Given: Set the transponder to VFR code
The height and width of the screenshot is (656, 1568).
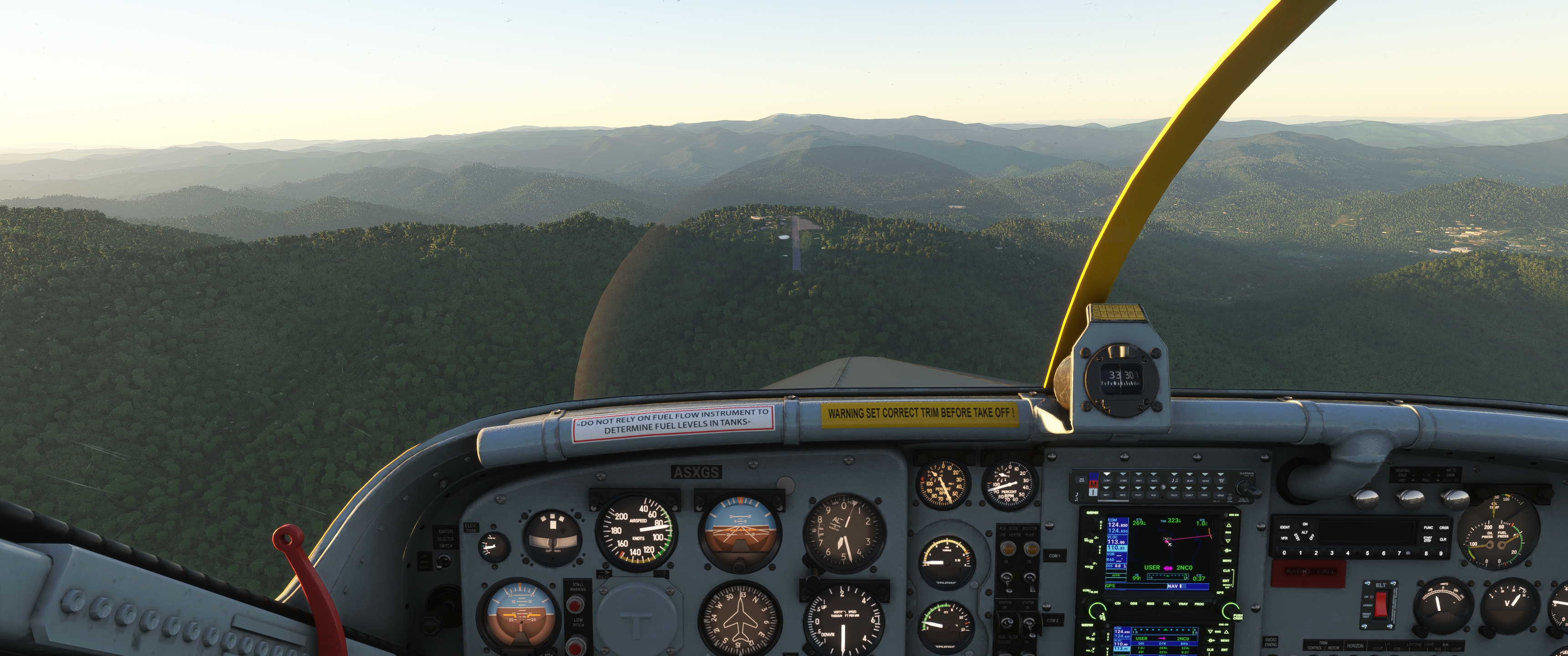Looking at the screenshot, I should (x=1284, y=538).
